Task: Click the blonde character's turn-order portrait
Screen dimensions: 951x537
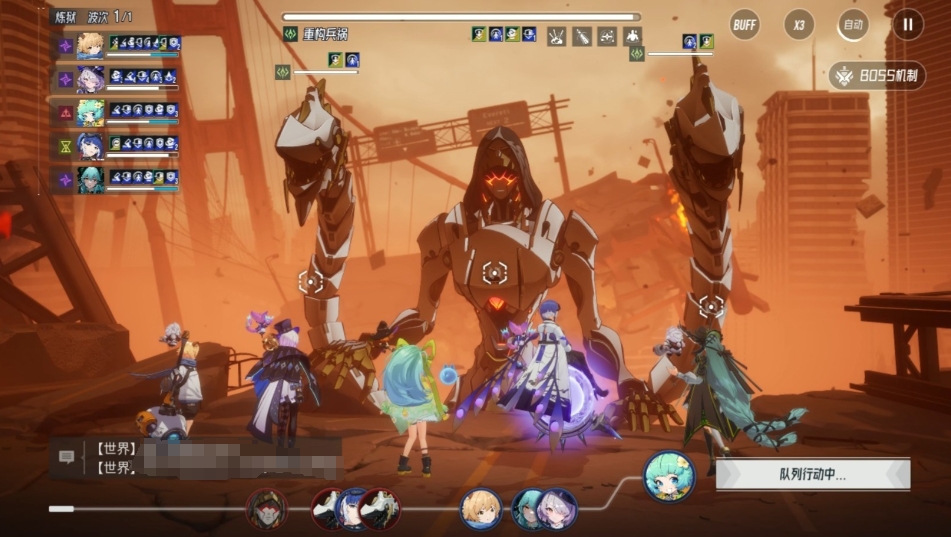Action: (x=481, y=508)
